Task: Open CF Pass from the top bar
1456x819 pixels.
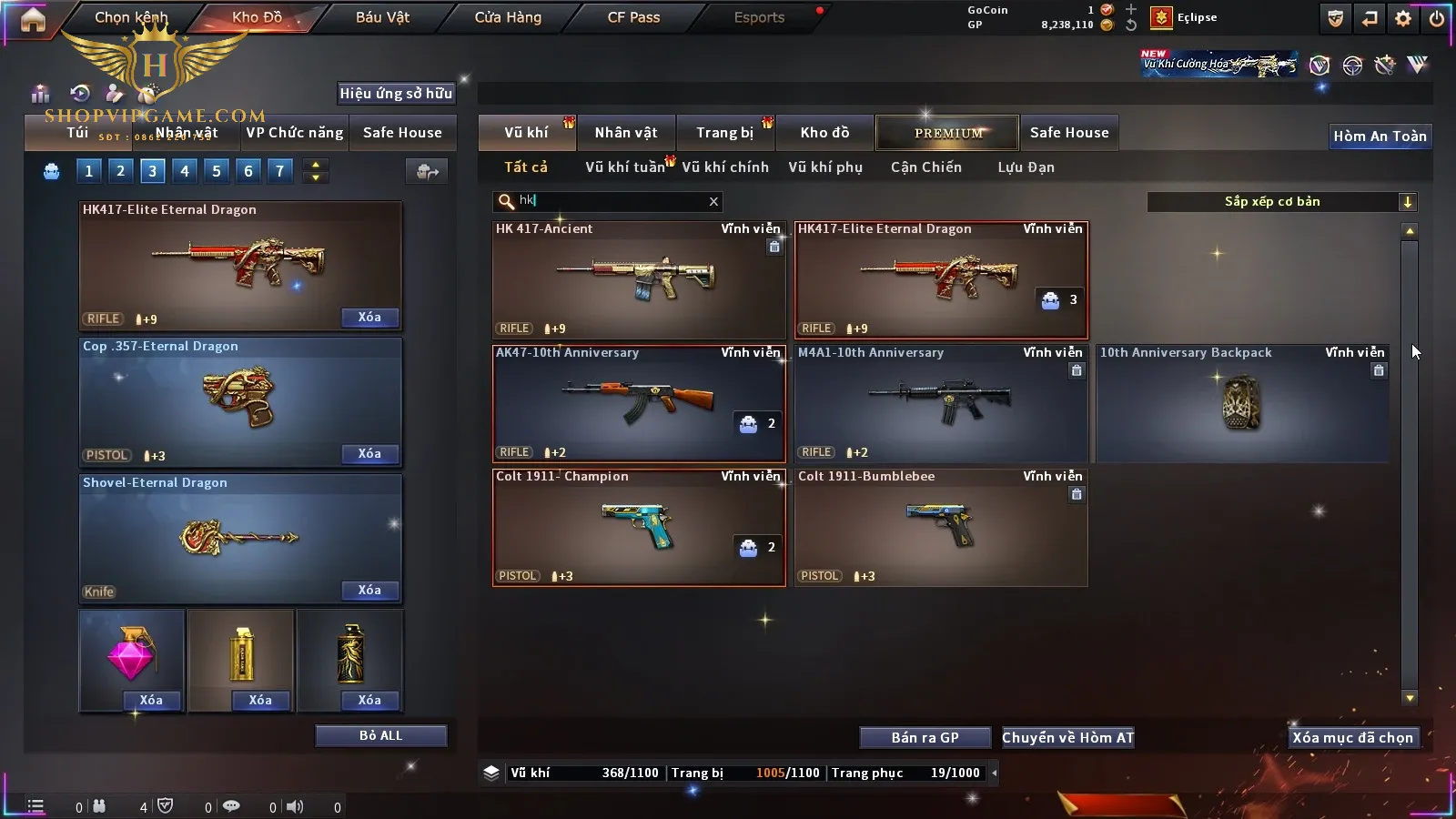Action: [x=633, y=17]
